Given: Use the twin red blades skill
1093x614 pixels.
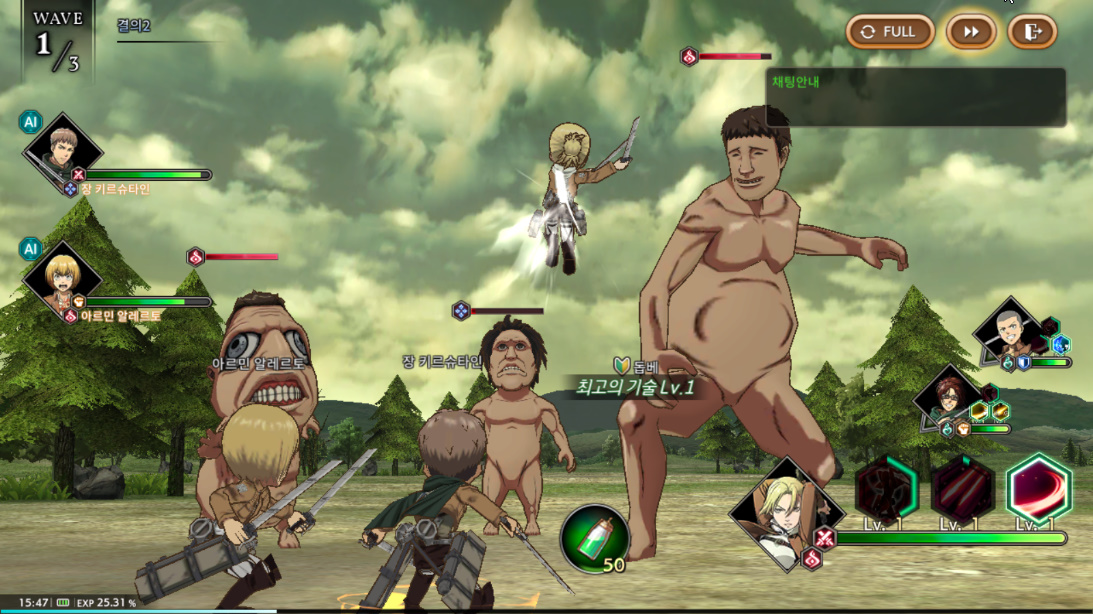Looking at the screenshot, I should pos(963,490).
